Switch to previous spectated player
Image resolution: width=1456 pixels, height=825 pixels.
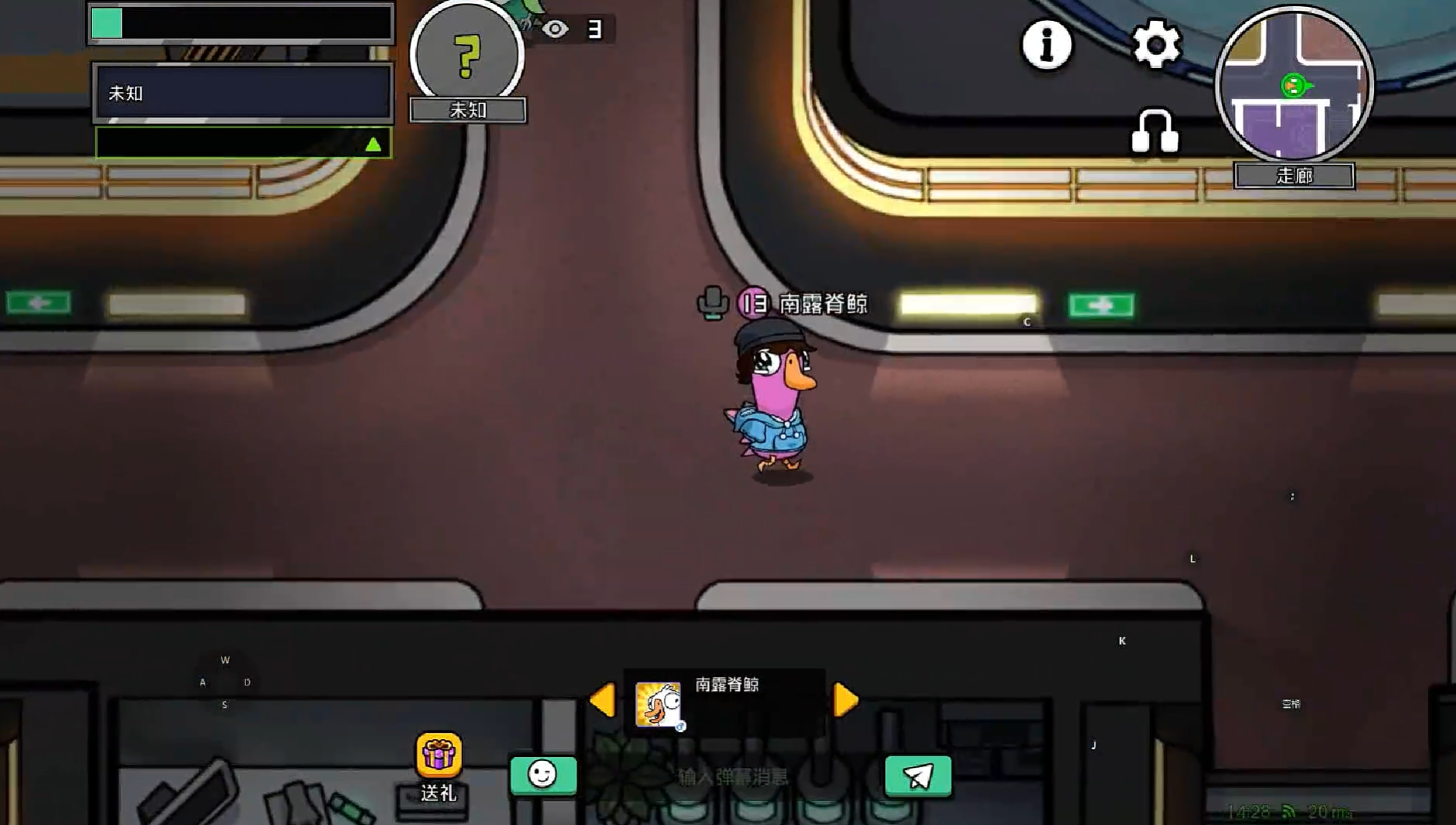pos(602,699)
